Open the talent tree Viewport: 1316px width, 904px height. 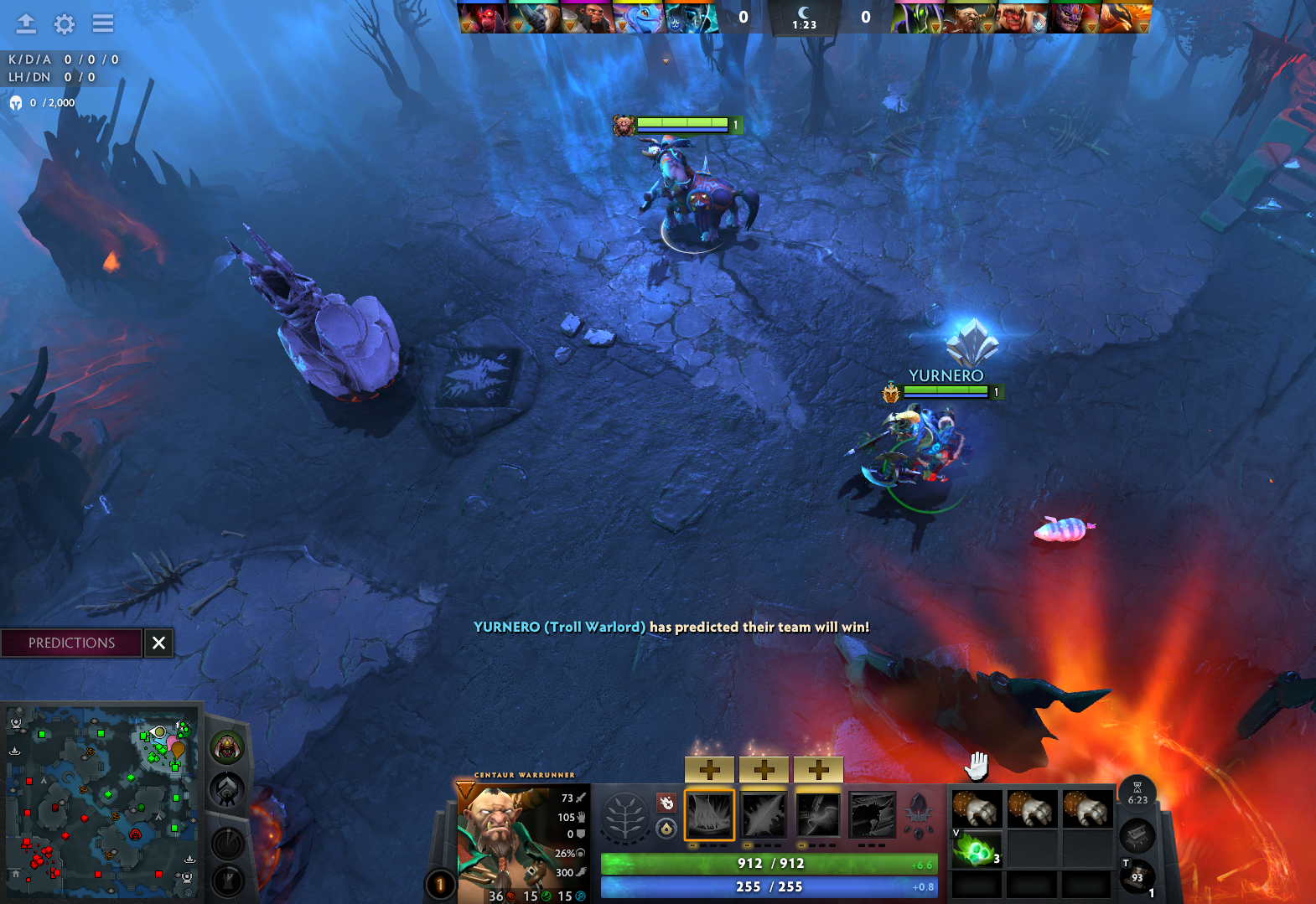pos(624,814)
